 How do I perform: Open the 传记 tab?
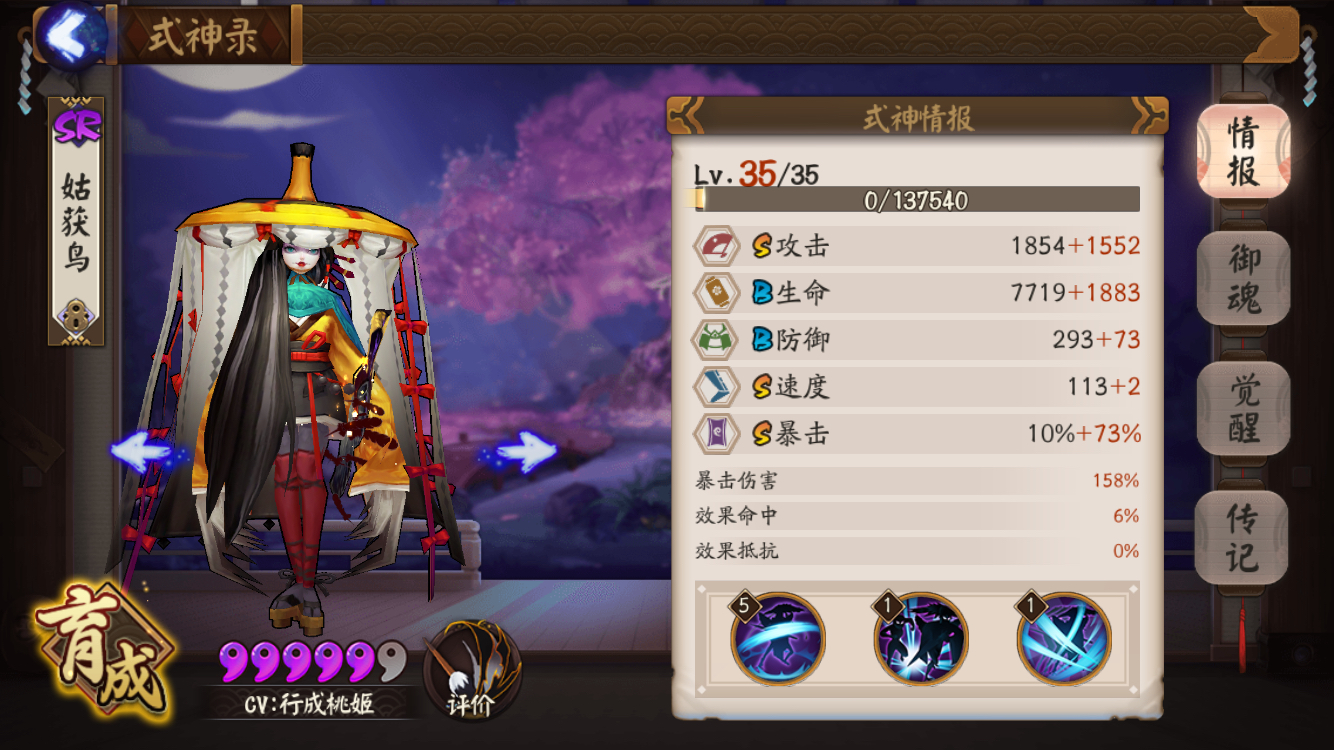pos(1243,535)
